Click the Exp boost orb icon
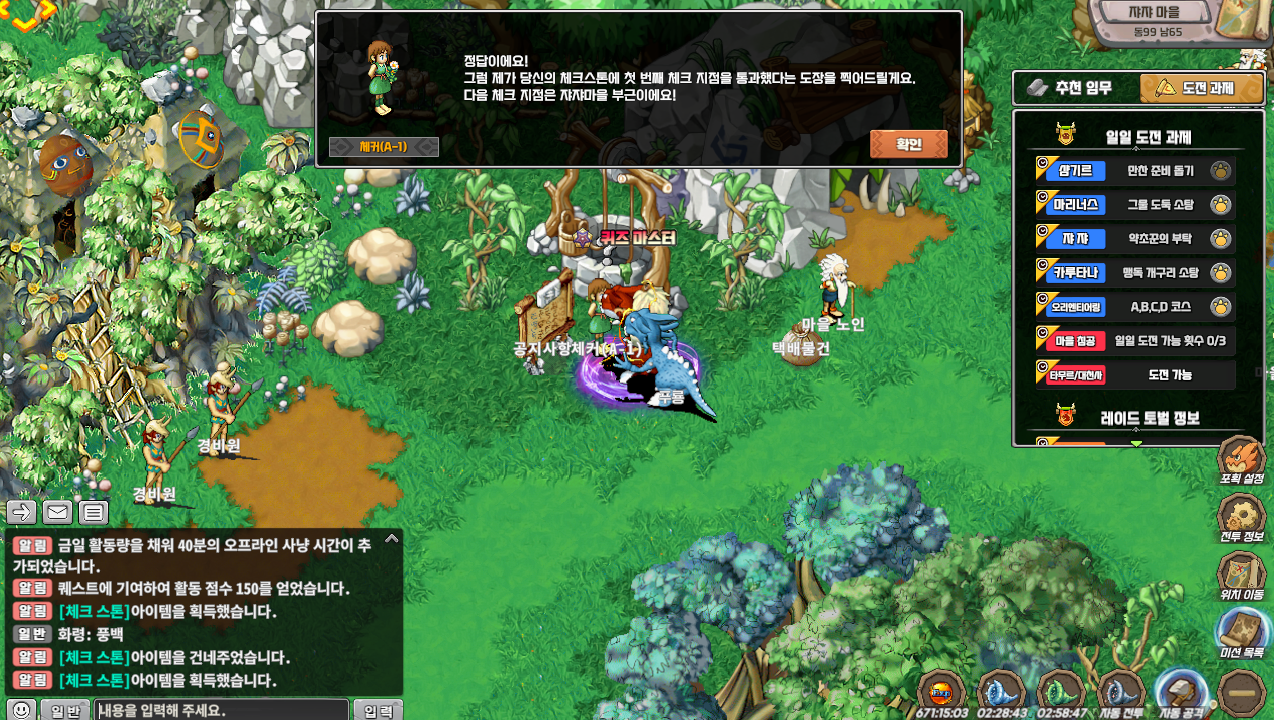 tap(941, 692)
